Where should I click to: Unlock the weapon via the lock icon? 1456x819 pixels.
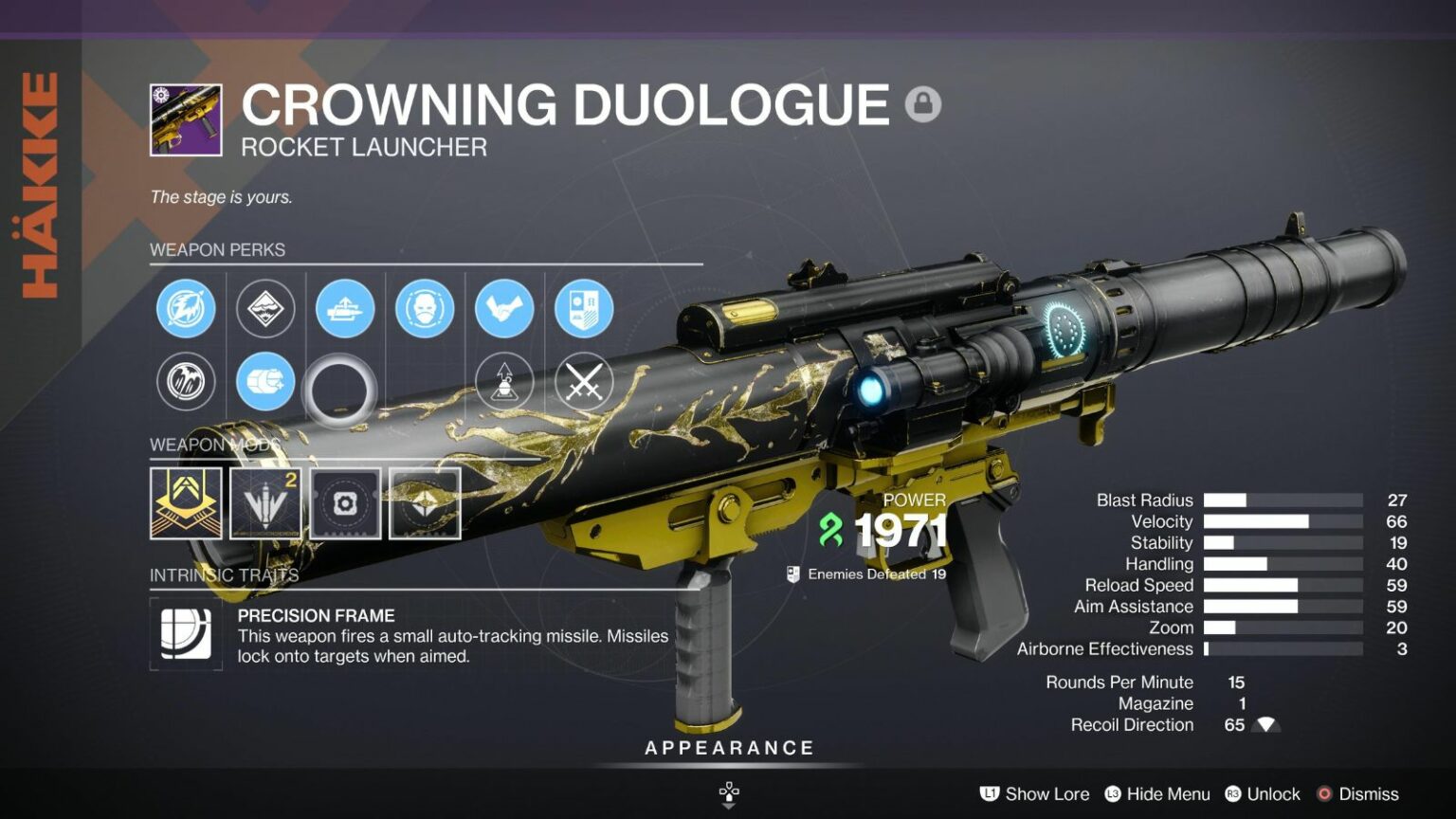coord(924,104)
